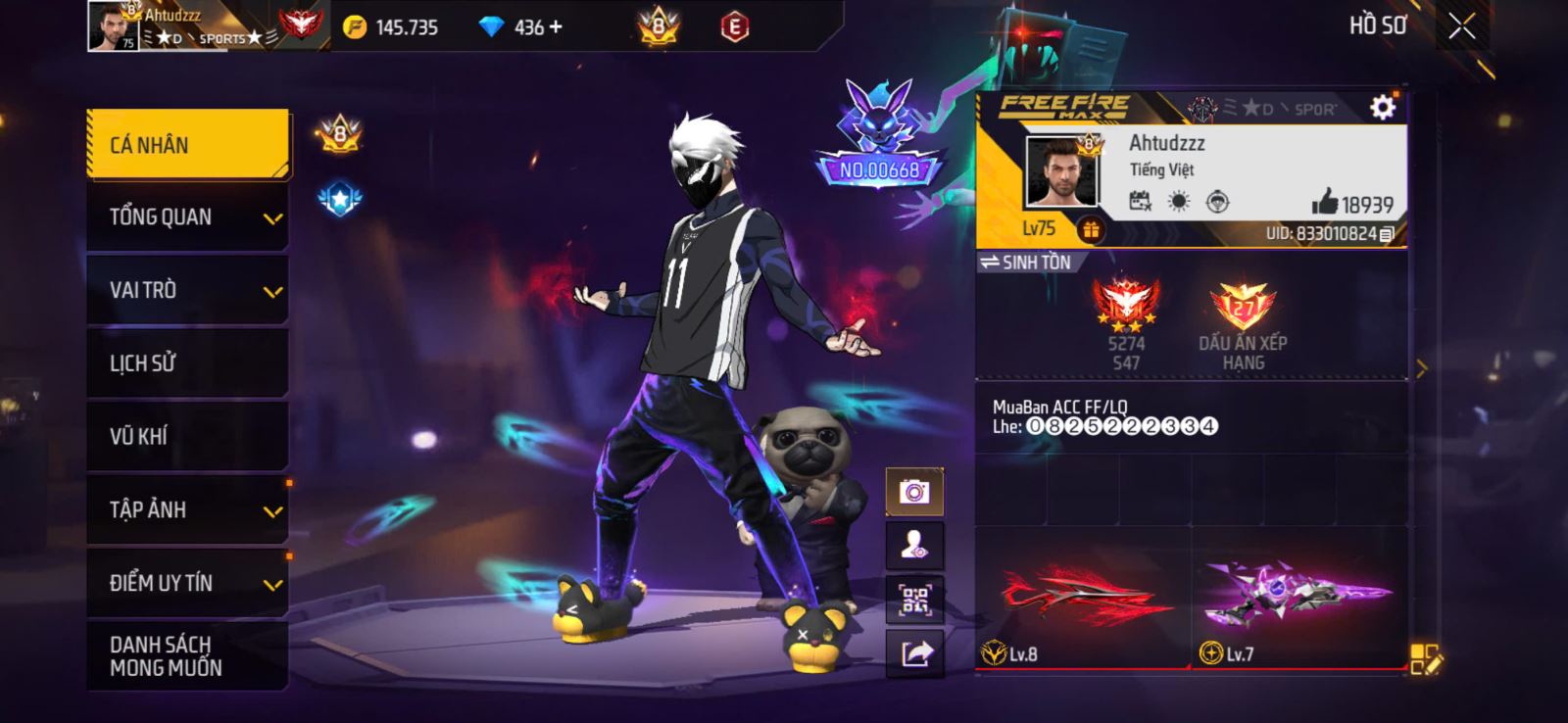Open the Vũ Khí section

(x=187, y=436)
